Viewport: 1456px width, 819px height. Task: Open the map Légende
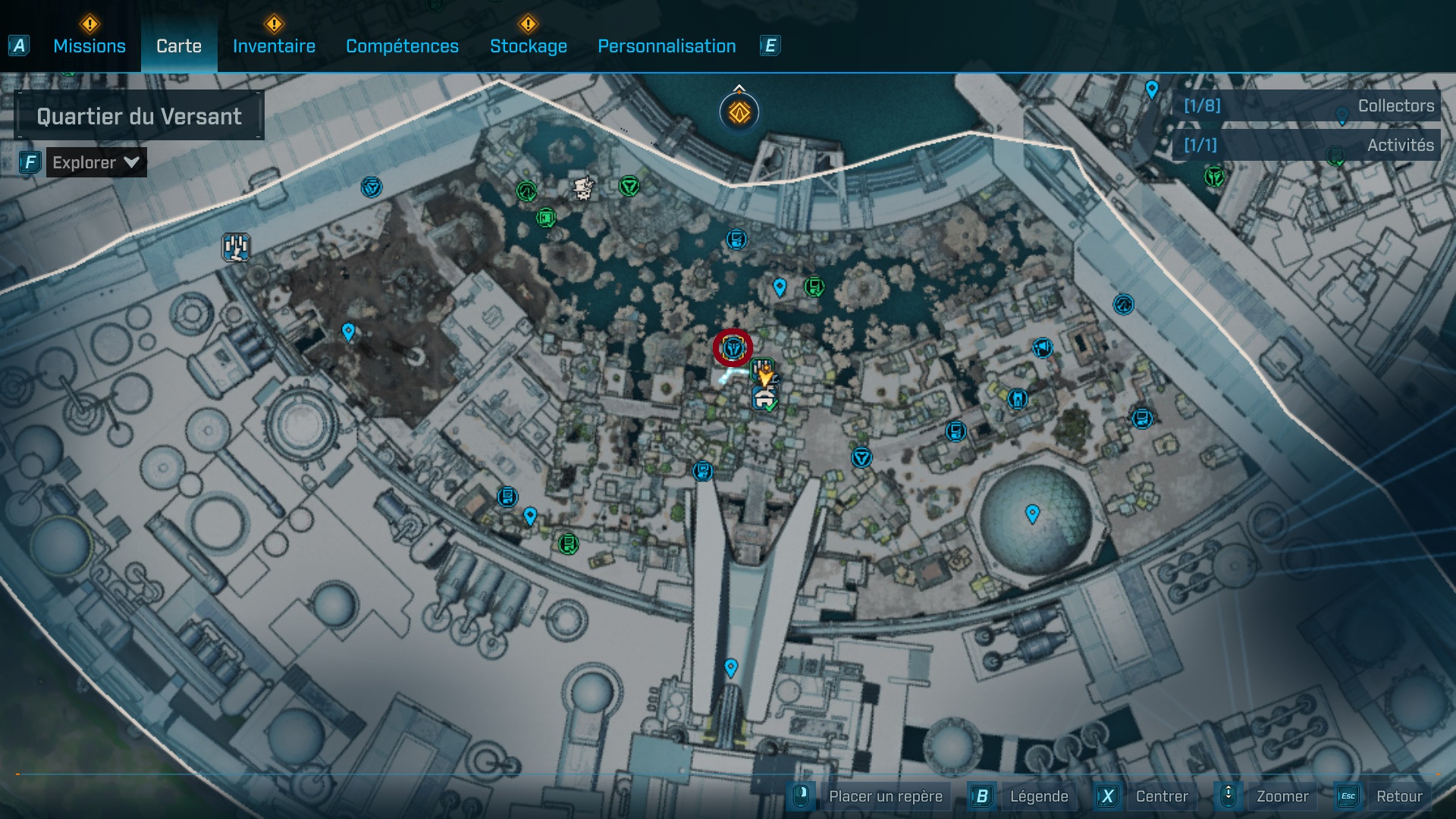(1039, 796)
